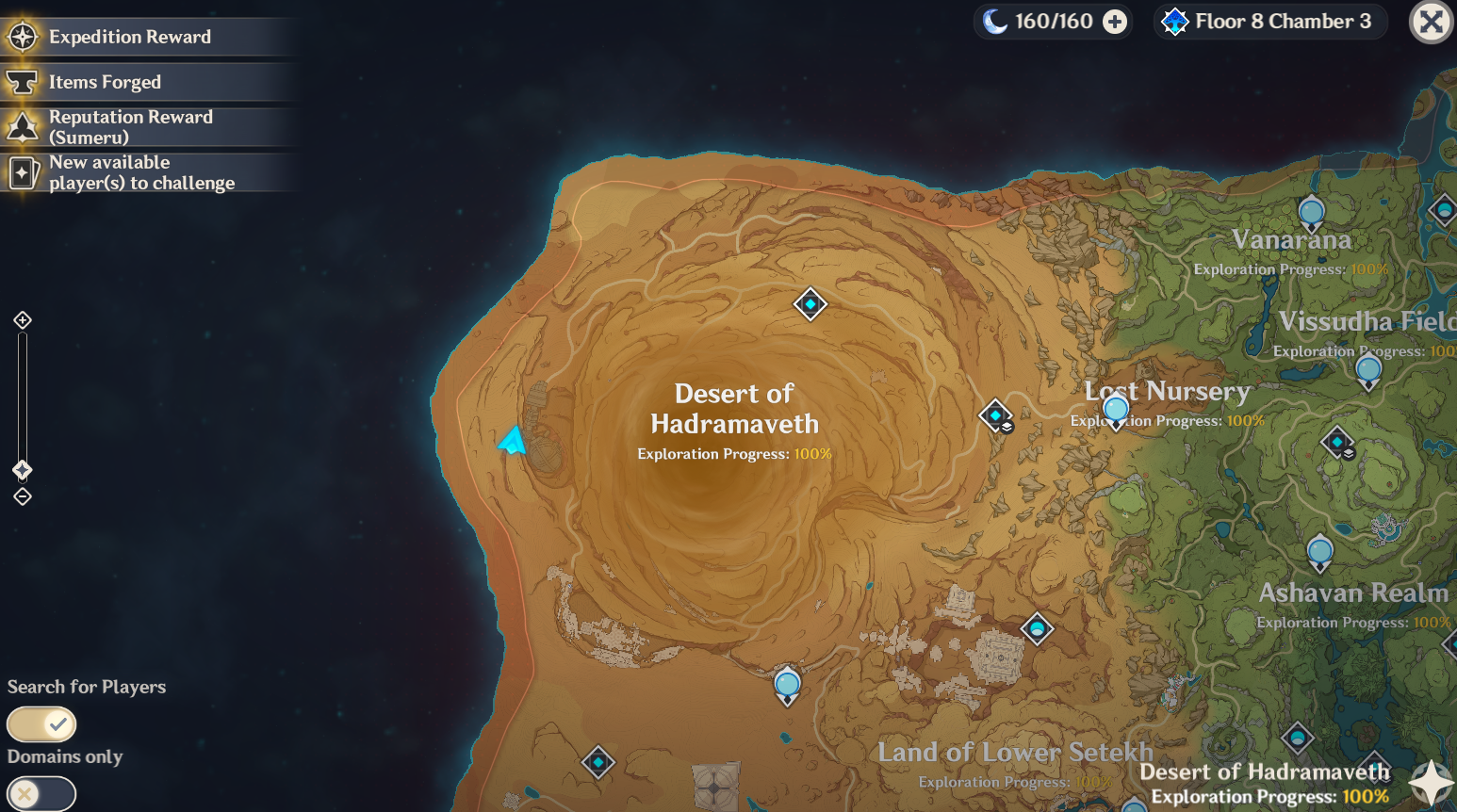Click the player position arrow marker on the map
Viewport: 1457px width, 812px height.
511,439
